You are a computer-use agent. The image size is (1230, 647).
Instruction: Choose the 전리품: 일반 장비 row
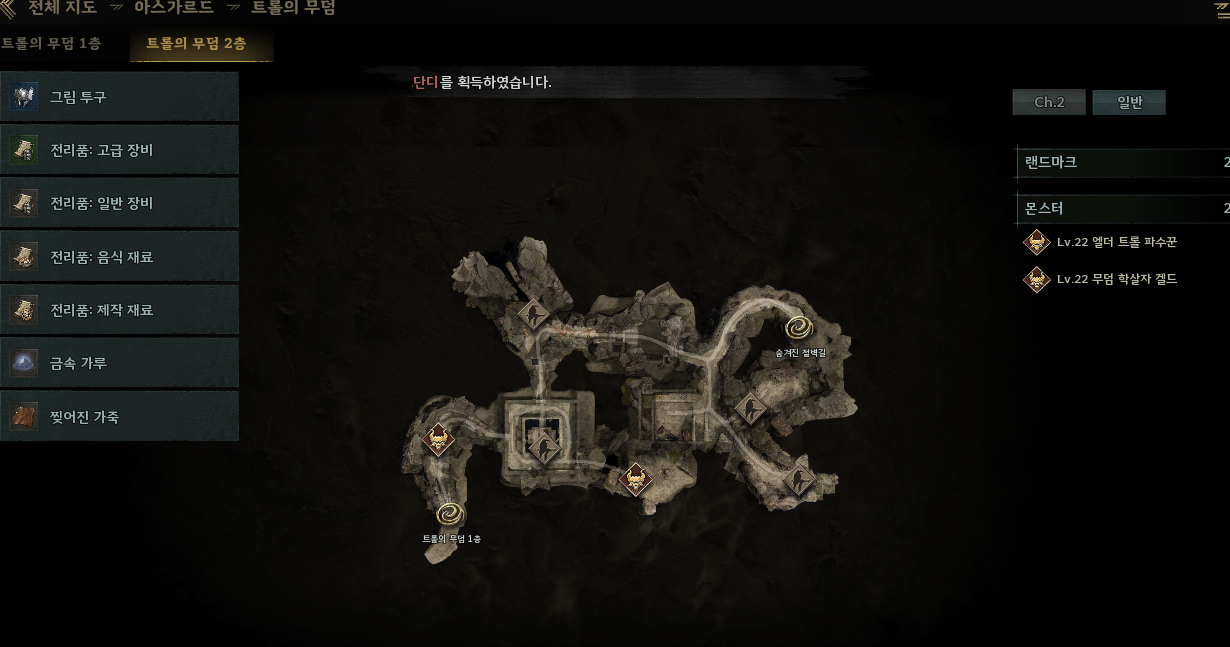point(119,204)
